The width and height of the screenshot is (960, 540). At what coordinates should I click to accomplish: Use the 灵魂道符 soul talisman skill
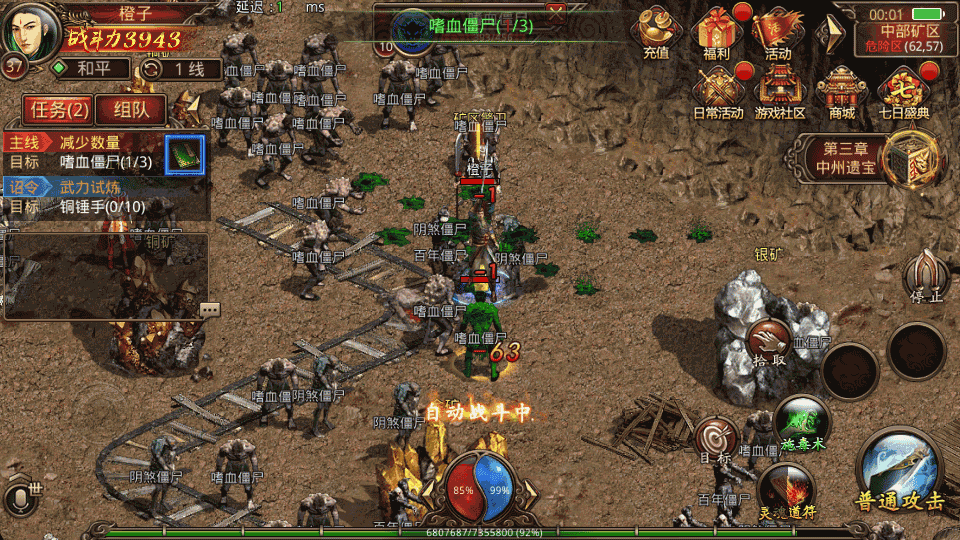click(x=786, y=492)
